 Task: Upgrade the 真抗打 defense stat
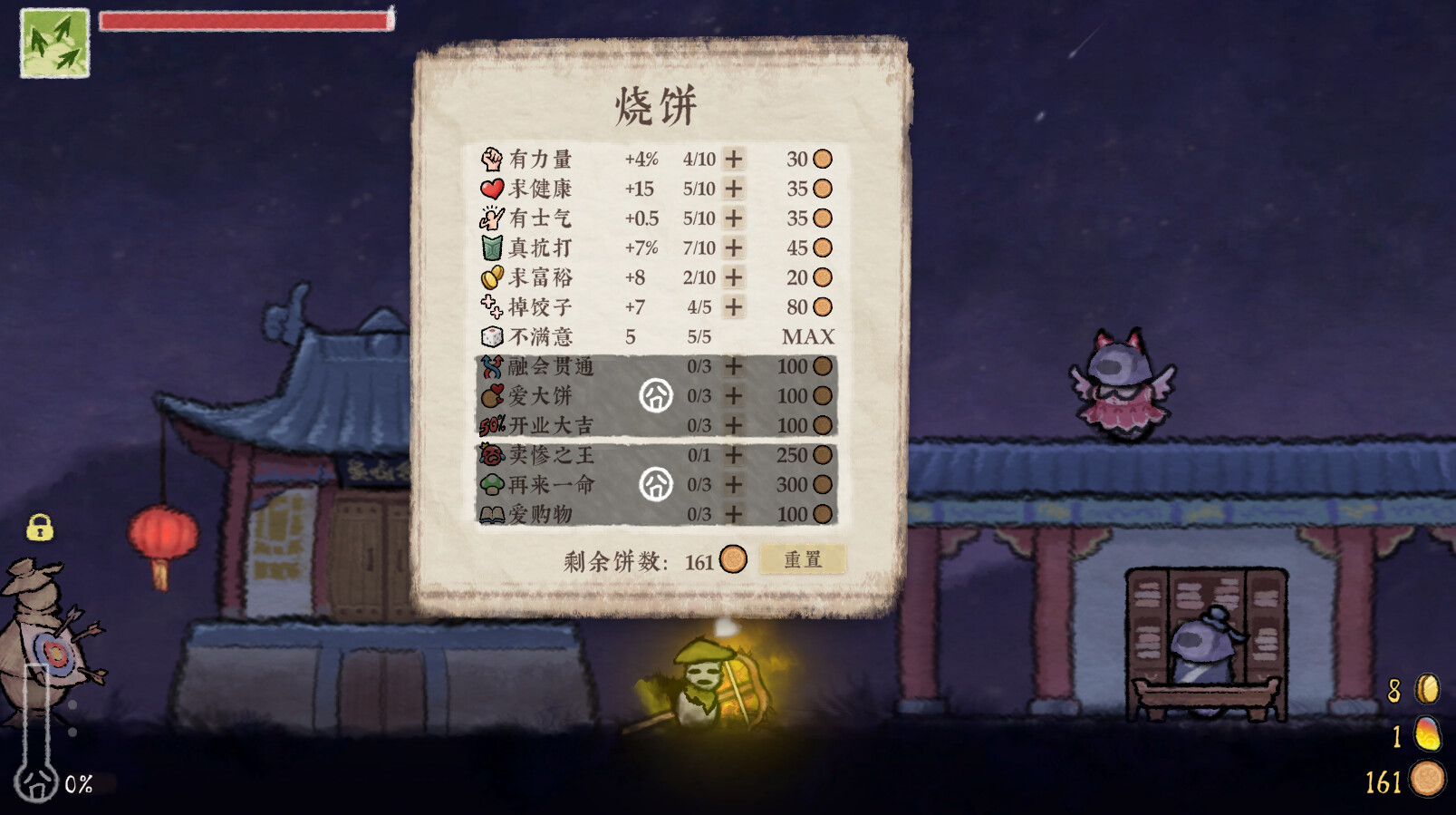point(733,247)
